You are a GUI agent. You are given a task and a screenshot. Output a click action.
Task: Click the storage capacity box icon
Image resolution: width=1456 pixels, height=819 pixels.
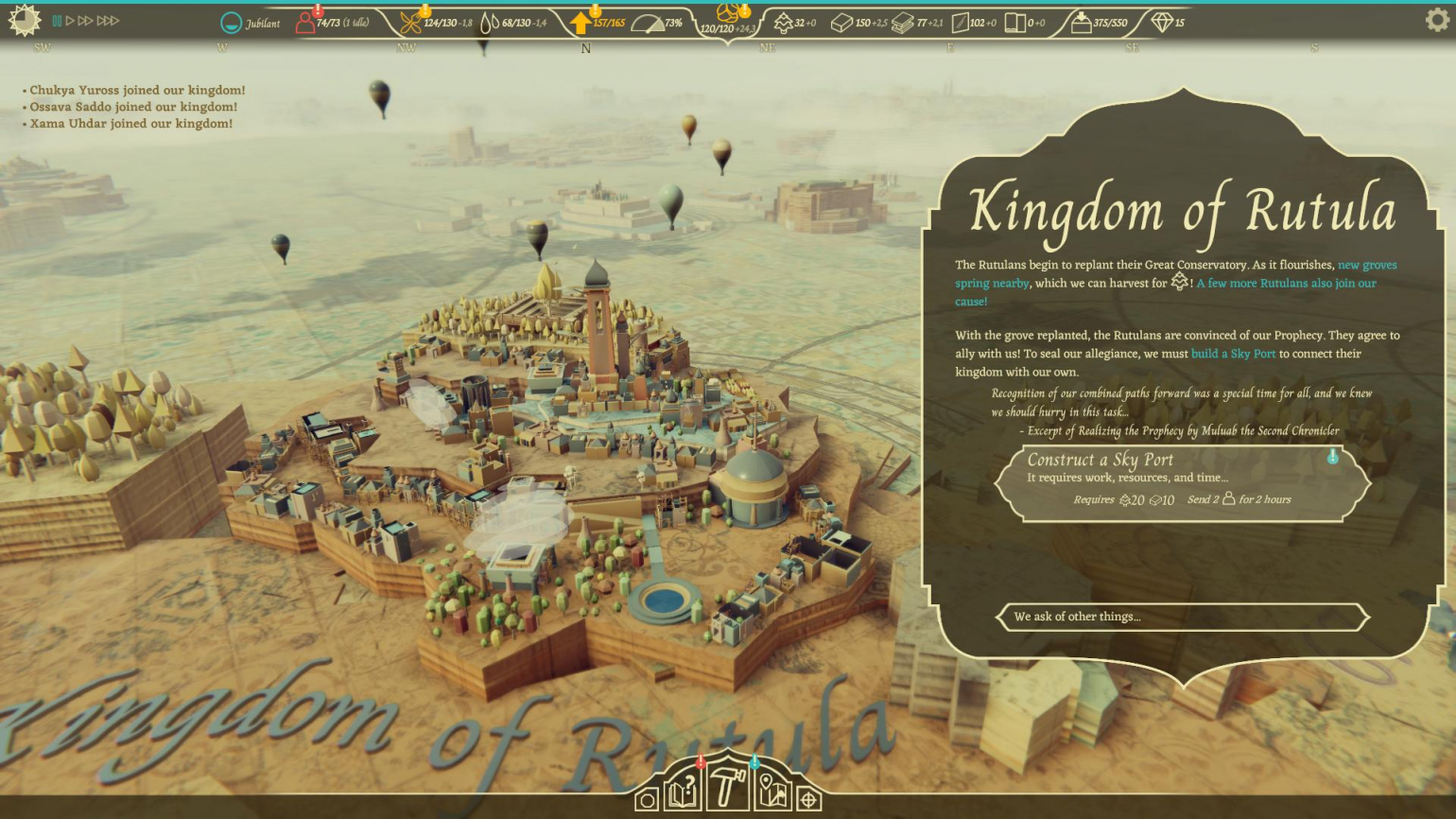click(1081, 23)
